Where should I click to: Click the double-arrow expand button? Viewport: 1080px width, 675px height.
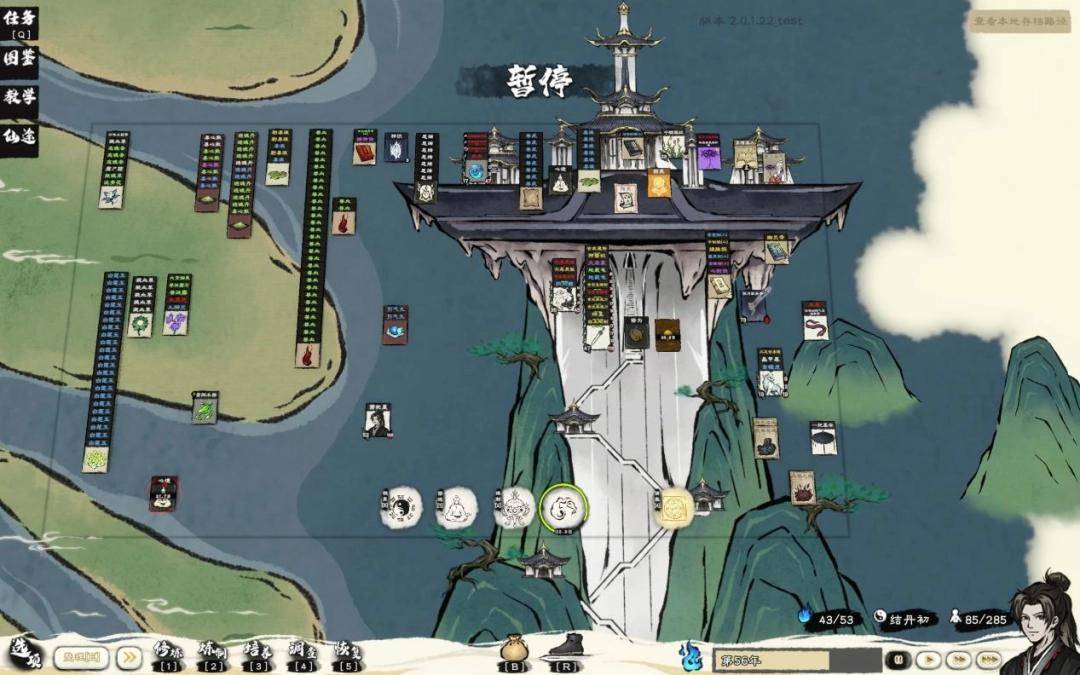tap(129, 657)
